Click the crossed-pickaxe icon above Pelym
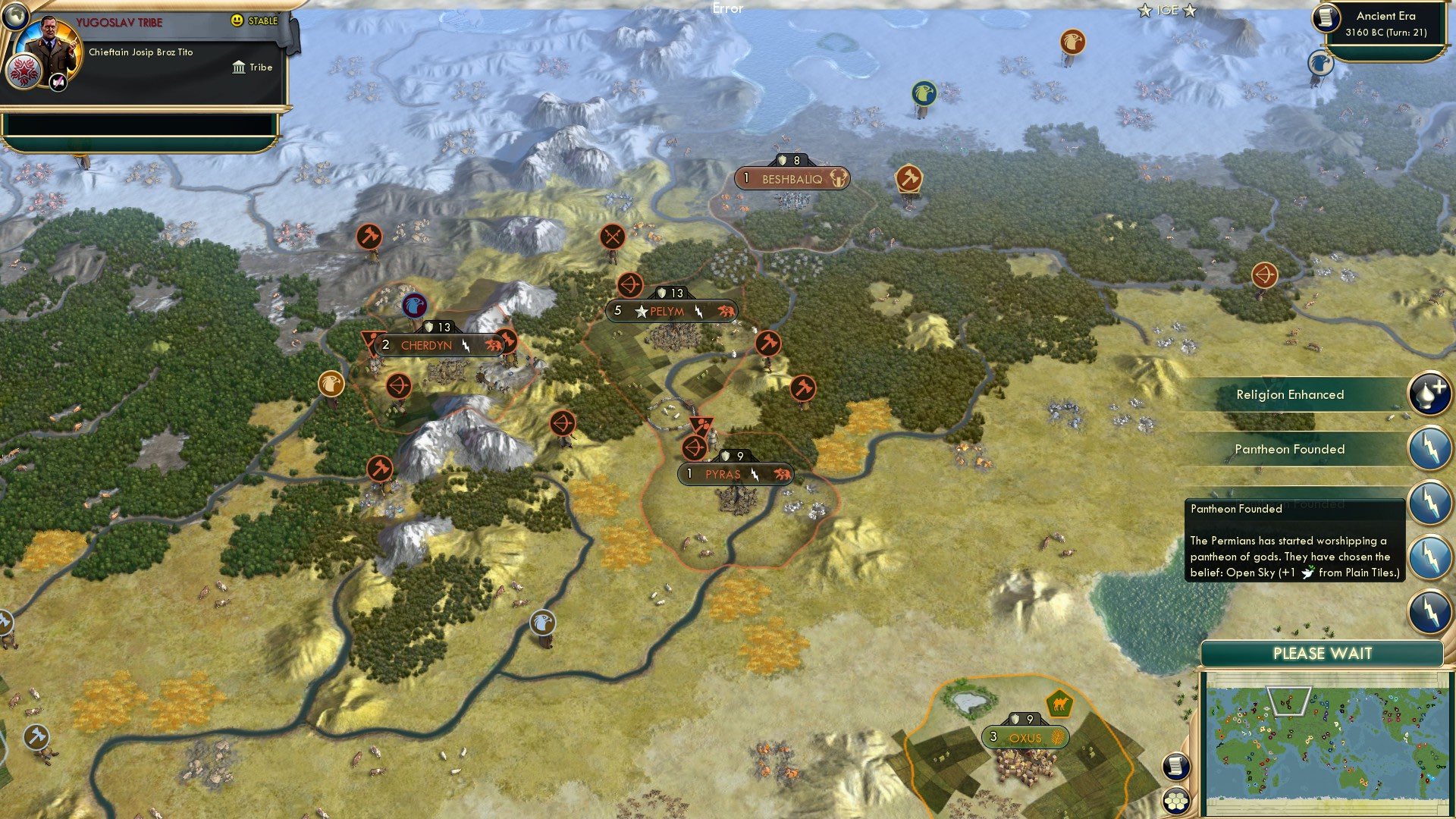 (611, 235)
